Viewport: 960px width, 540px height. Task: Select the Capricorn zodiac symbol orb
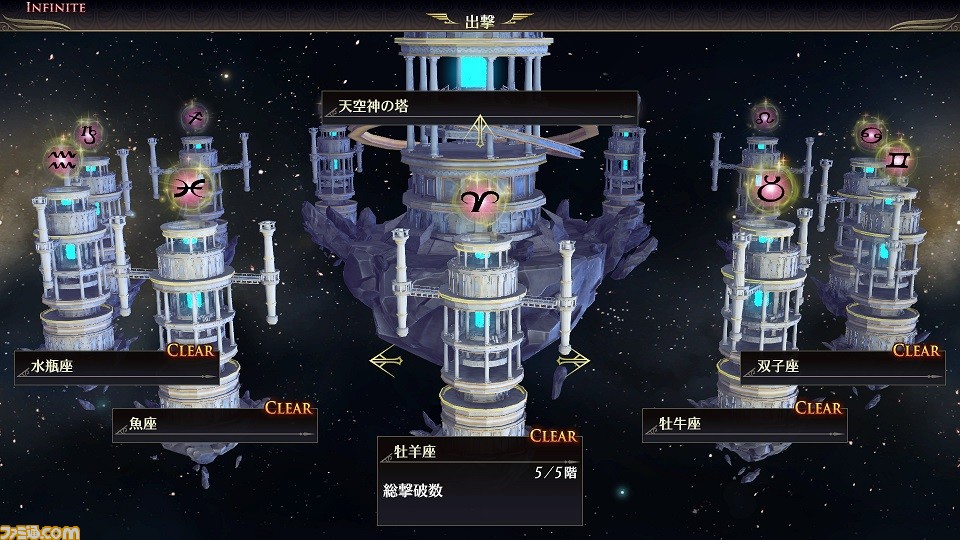pos(91,132)
